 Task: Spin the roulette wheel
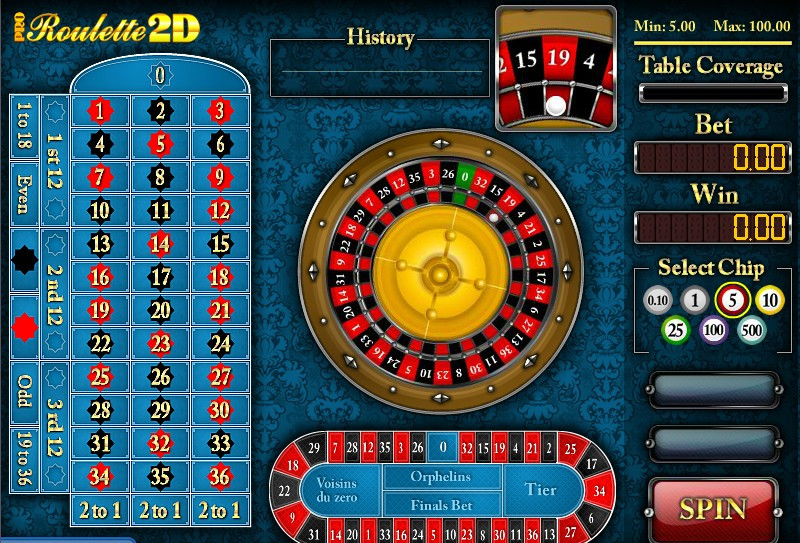(714, 508)
